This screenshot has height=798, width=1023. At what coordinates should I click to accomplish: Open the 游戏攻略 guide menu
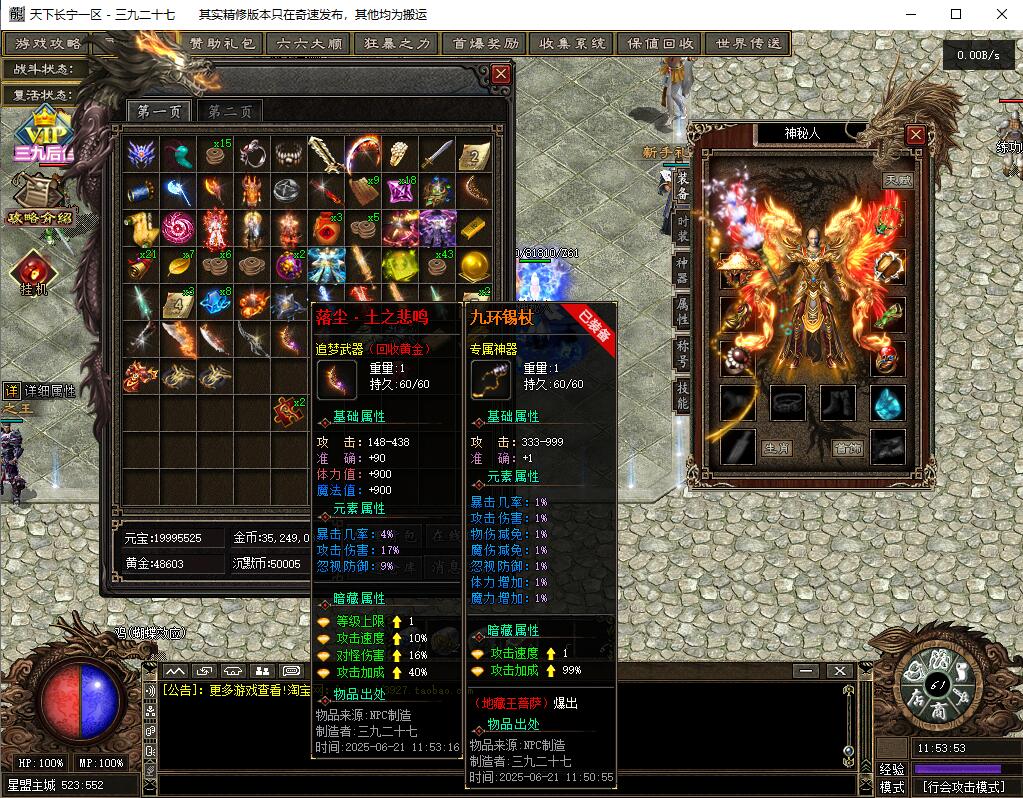(x=48, y=44)
